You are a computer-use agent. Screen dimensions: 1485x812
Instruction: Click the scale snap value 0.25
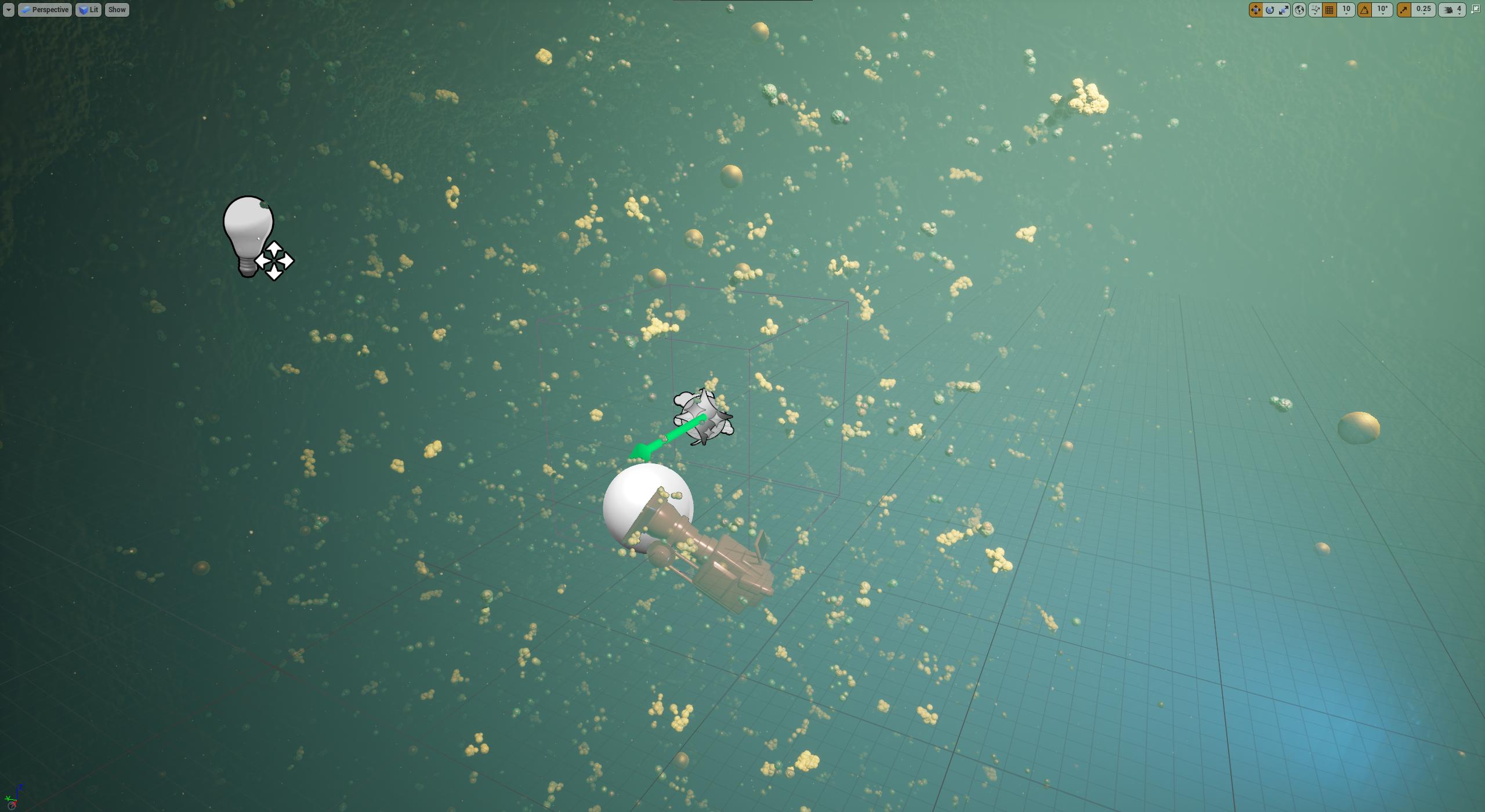[1422, 9]
